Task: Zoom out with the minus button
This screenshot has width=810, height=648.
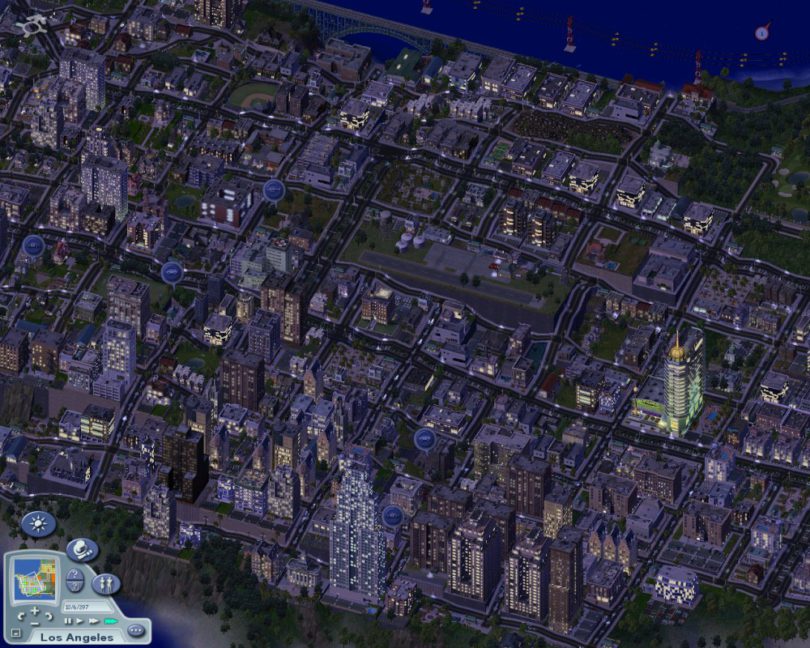Action: (35, 622)
